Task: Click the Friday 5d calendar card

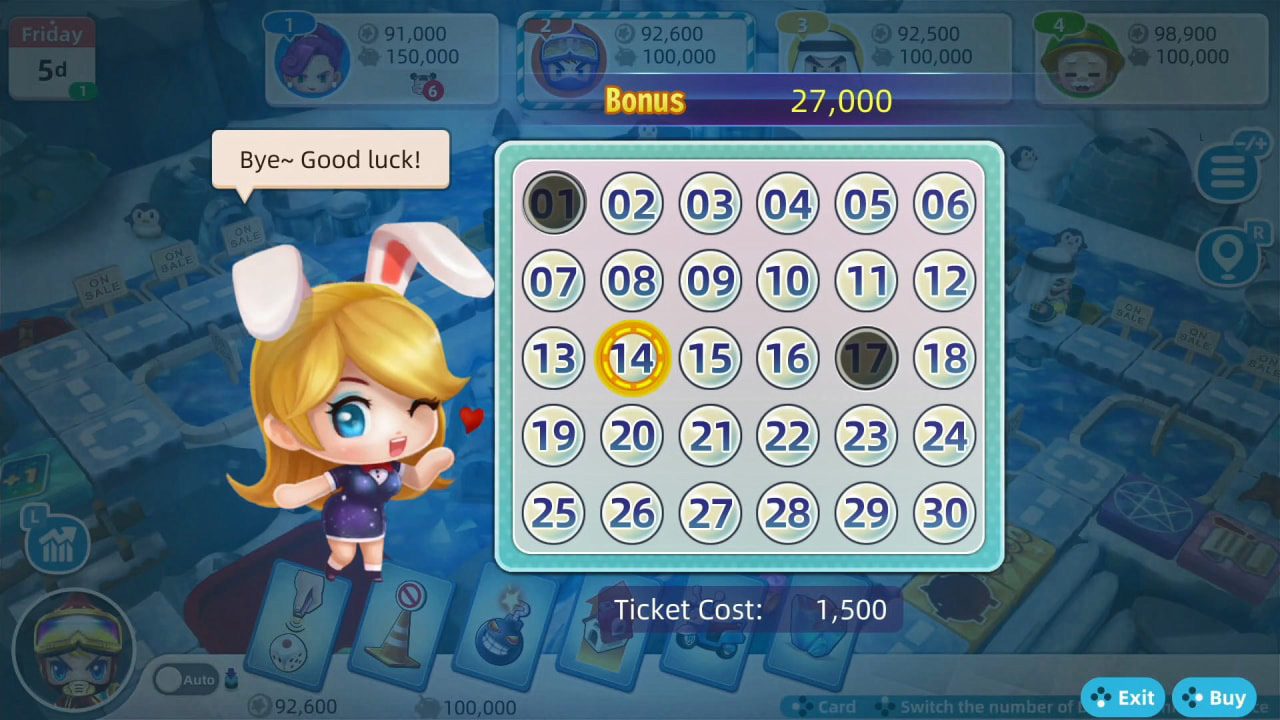Action: tap(51, 52)
